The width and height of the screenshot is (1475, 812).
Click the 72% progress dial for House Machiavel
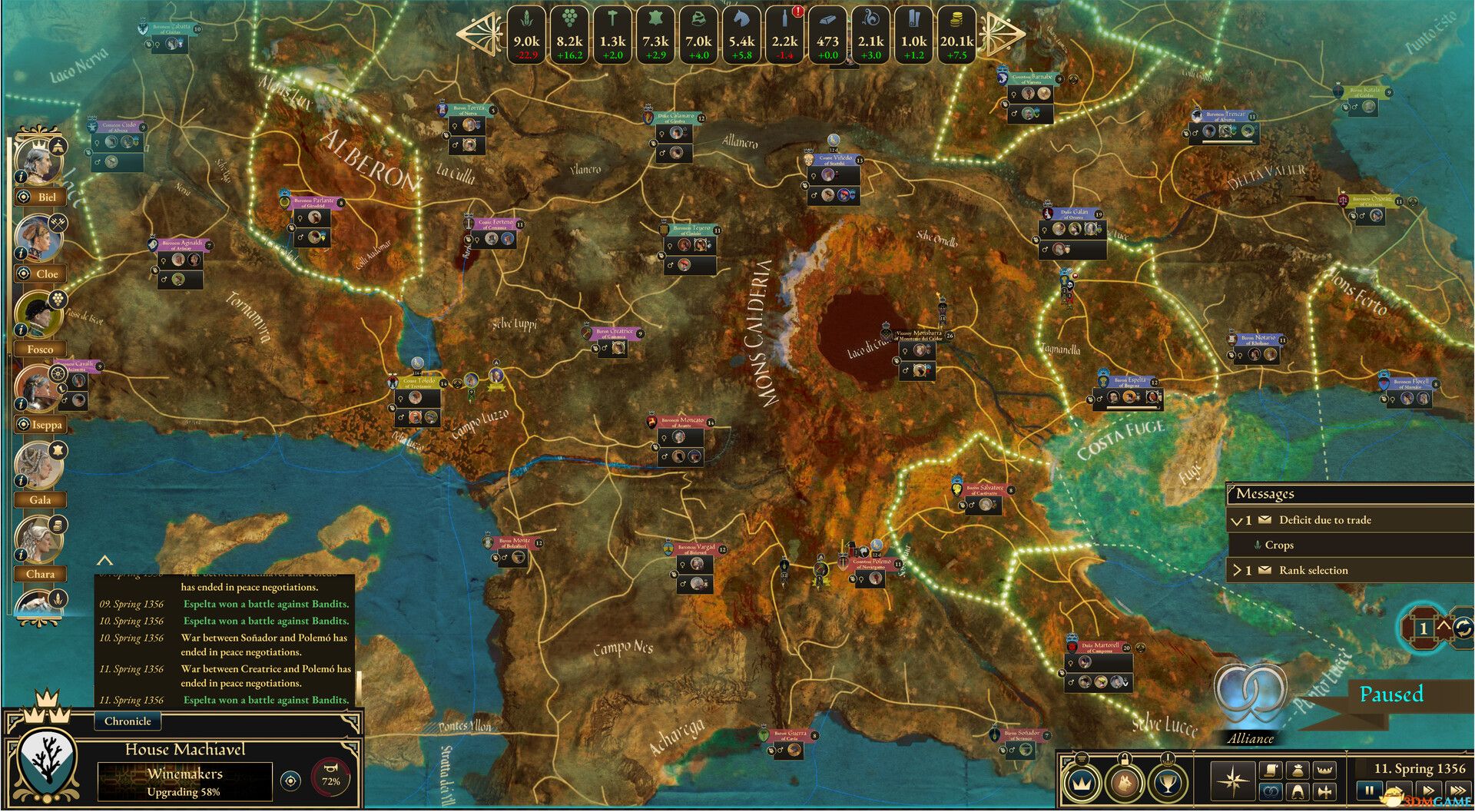click(x=329, y=776)
